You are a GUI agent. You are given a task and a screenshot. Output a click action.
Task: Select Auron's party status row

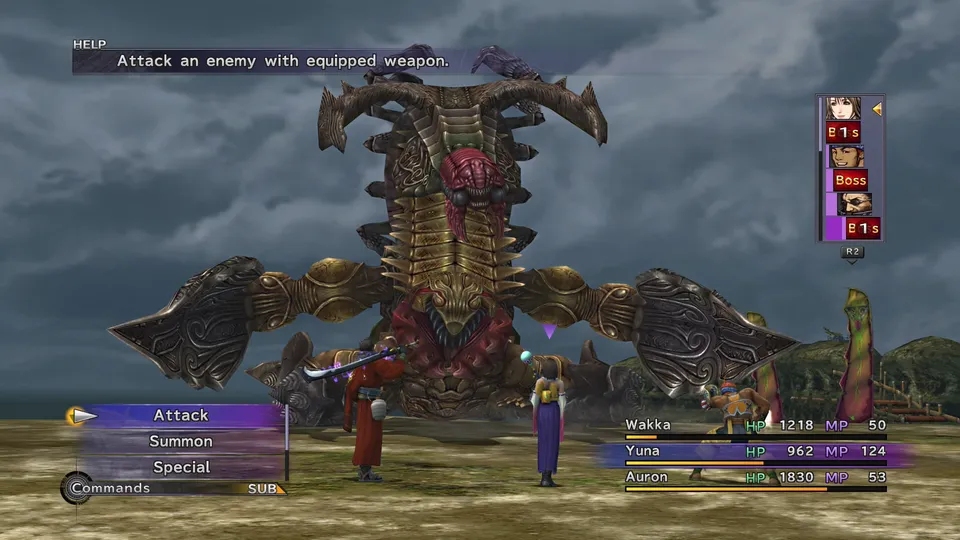pos(755,478)
